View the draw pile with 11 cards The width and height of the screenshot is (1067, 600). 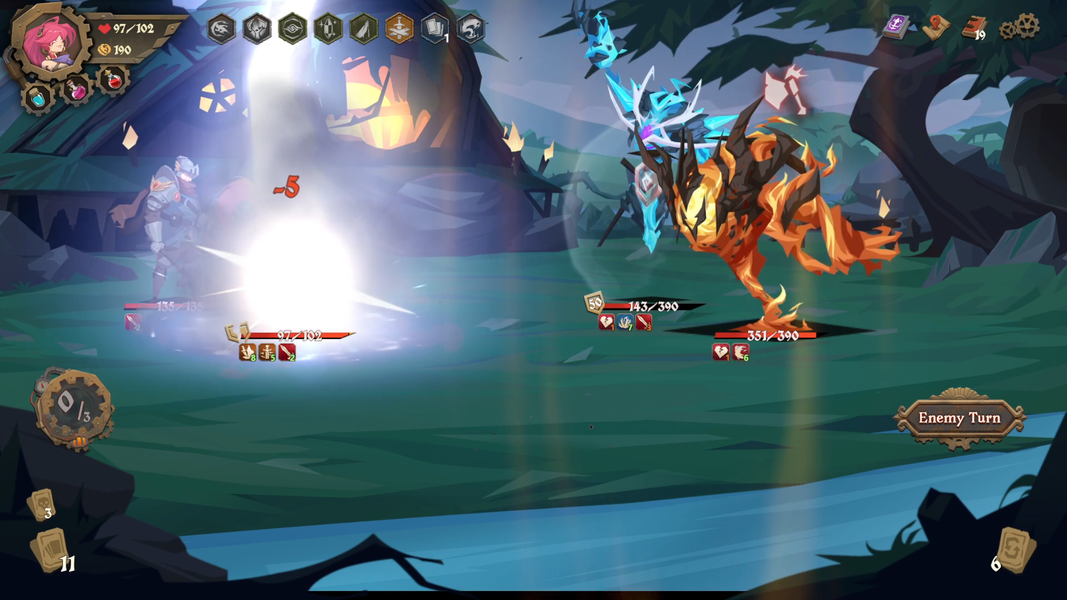click(x=51, y=551)
